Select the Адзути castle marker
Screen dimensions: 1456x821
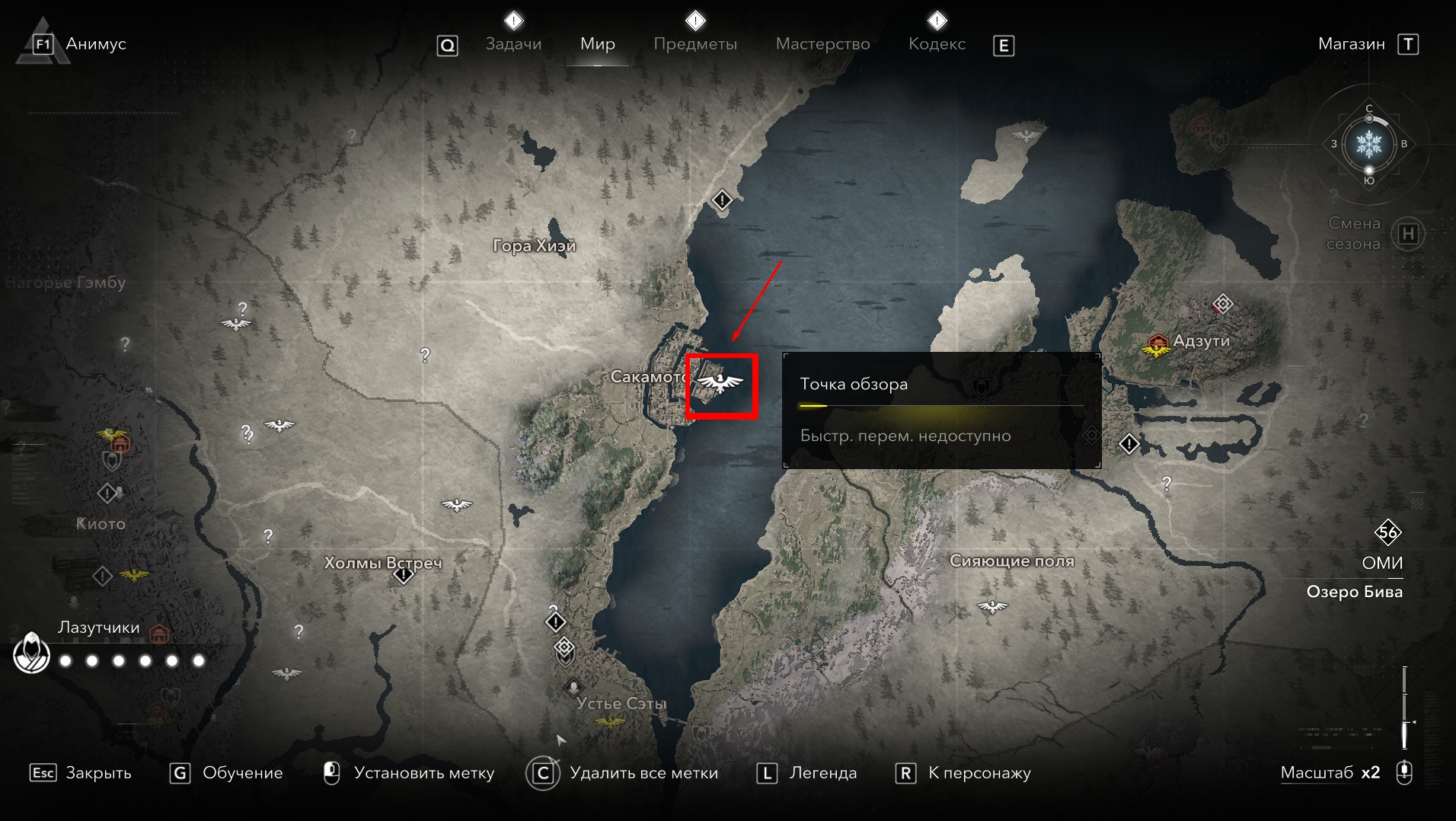[x=1157, y=340]
